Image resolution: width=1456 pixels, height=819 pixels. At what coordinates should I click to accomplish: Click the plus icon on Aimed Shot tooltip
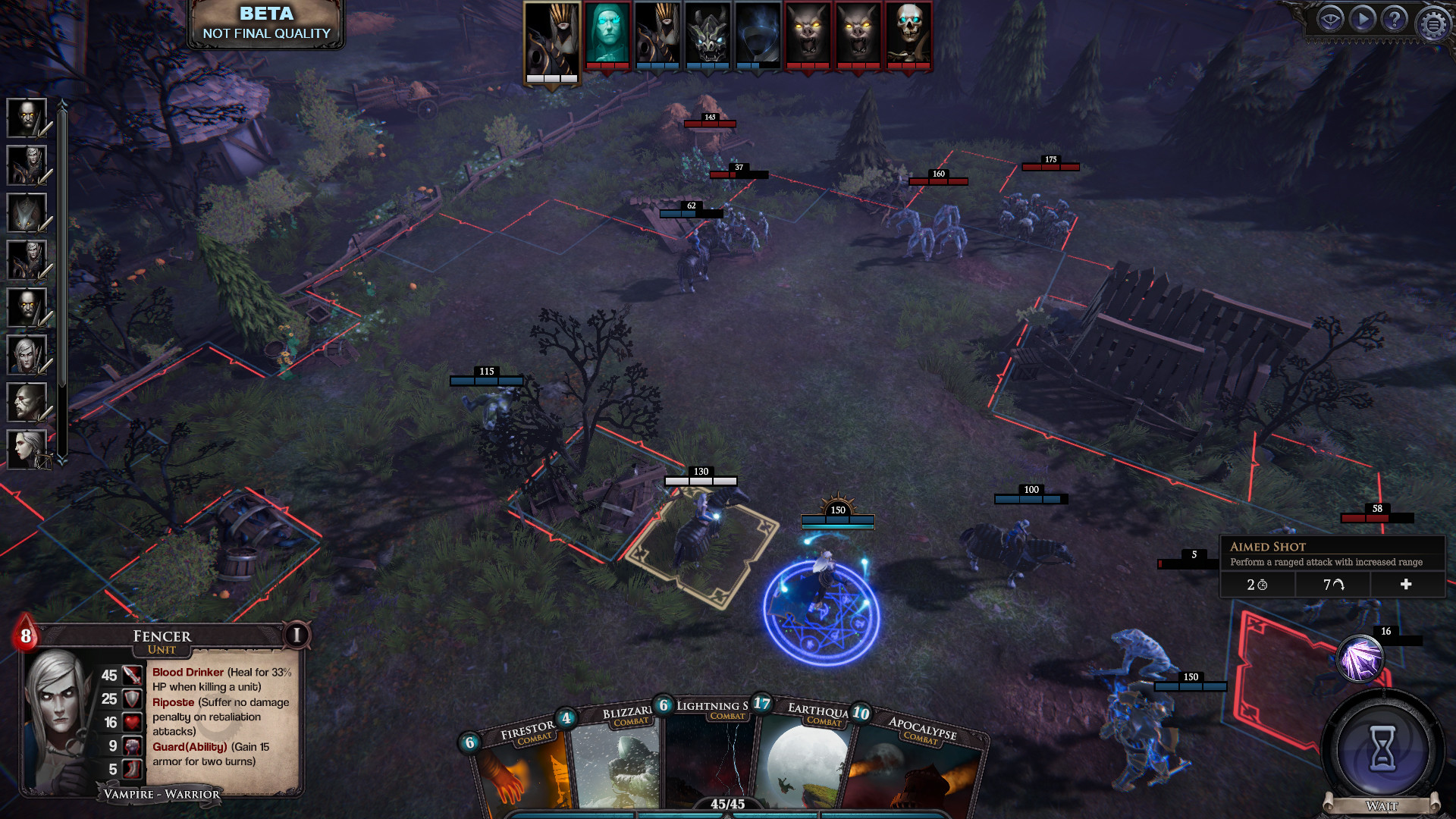click(x=1407, y=584)
